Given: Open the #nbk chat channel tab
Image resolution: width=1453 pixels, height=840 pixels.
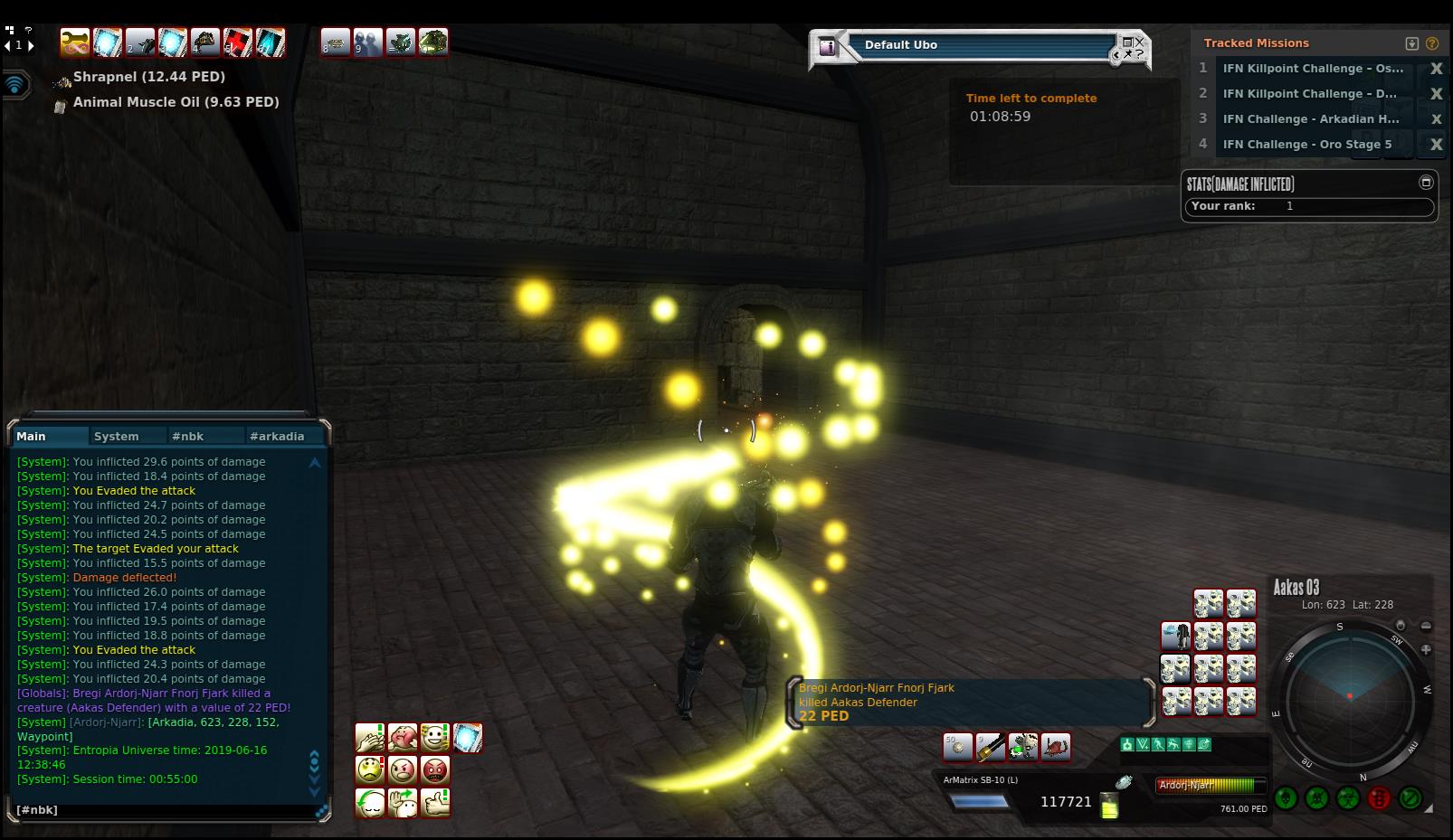Looking at the screenshot, I should (188, 436).
